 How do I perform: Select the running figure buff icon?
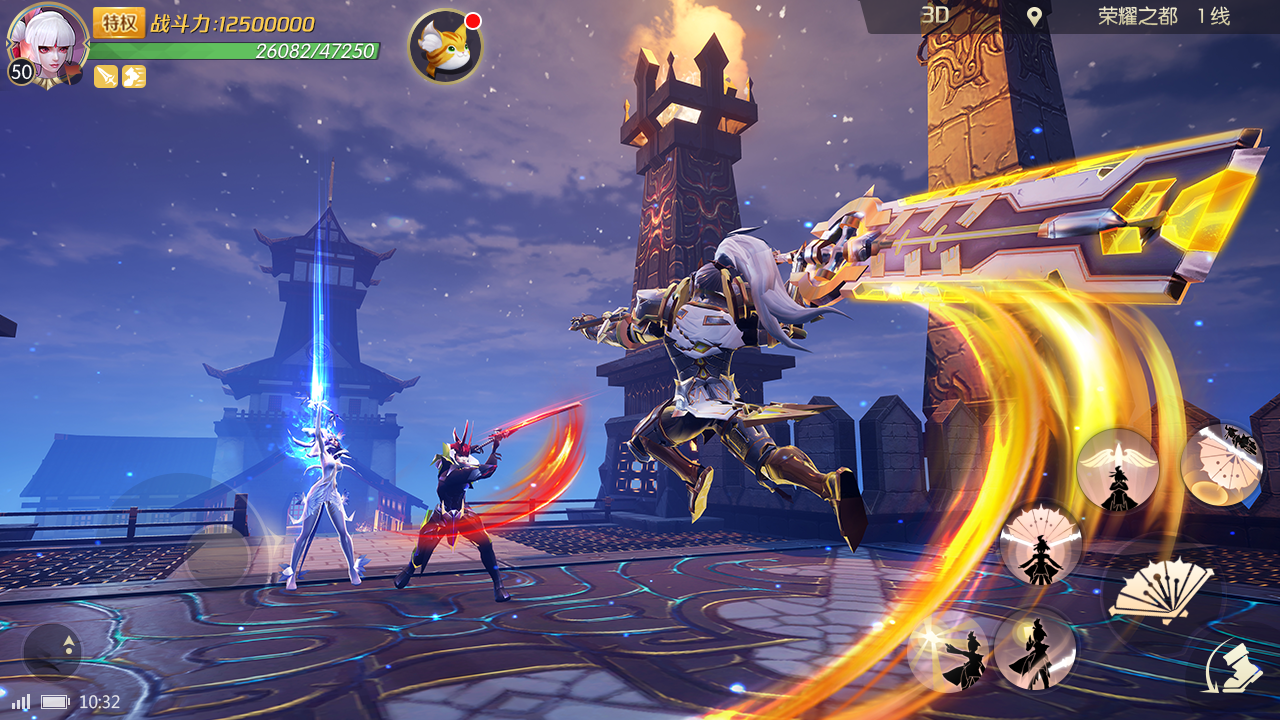click(134, 76)
